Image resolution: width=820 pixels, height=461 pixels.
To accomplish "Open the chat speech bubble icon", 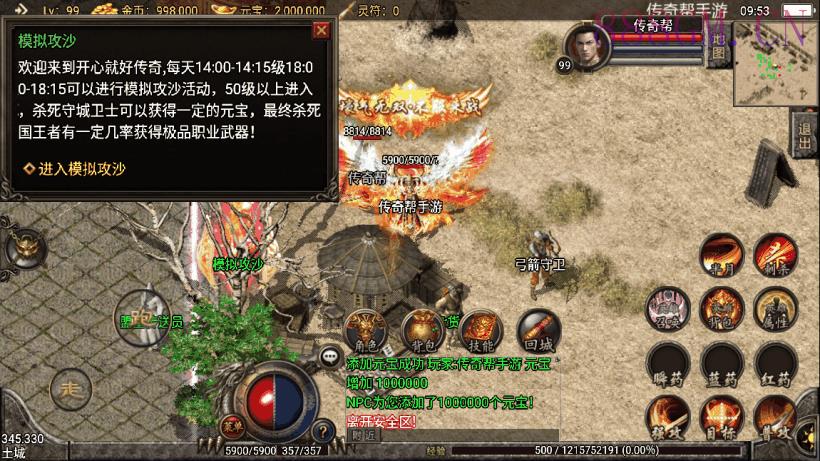I will coord(330,355).
